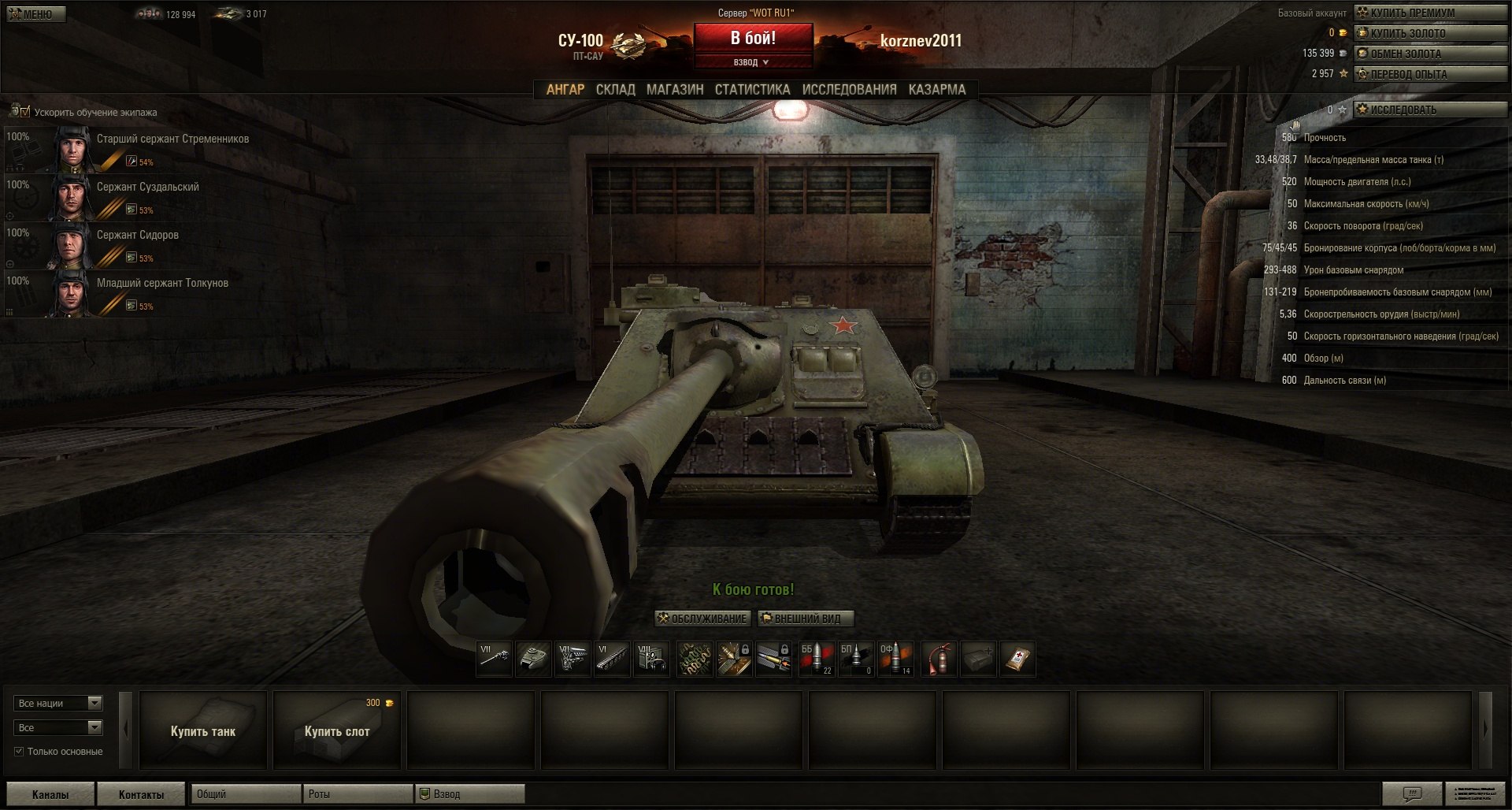Open the ОБСЛУЖИВАНИЕ service button

[702, 619]
